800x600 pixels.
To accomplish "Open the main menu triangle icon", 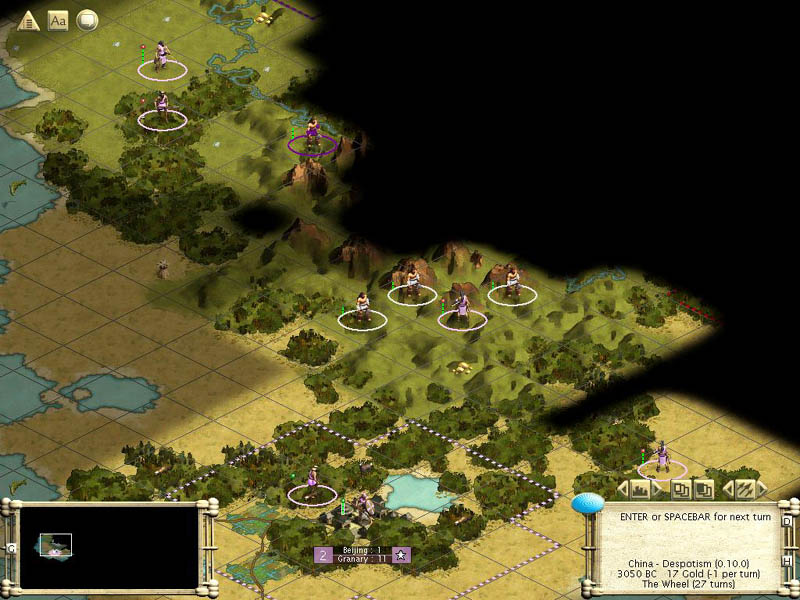I will point(28,20).
